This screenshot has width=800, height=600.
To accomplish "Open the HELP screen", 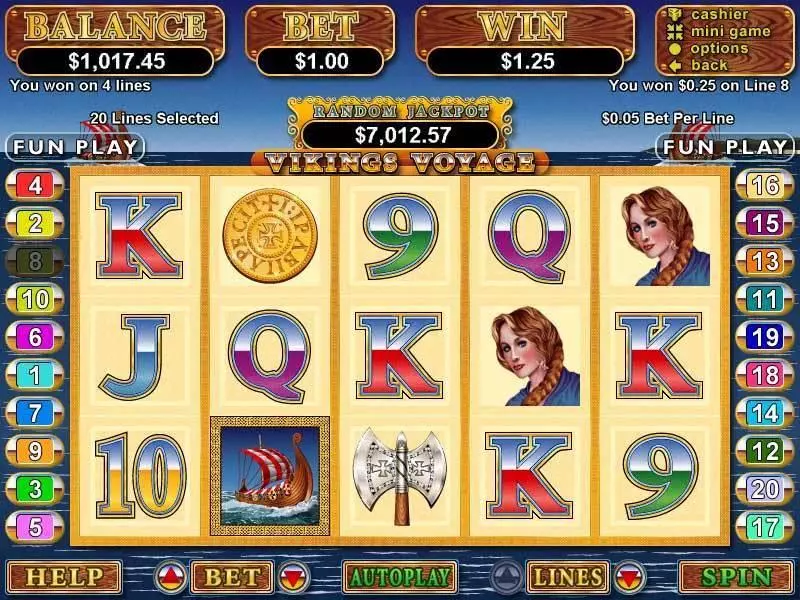I will coord(64,577).
